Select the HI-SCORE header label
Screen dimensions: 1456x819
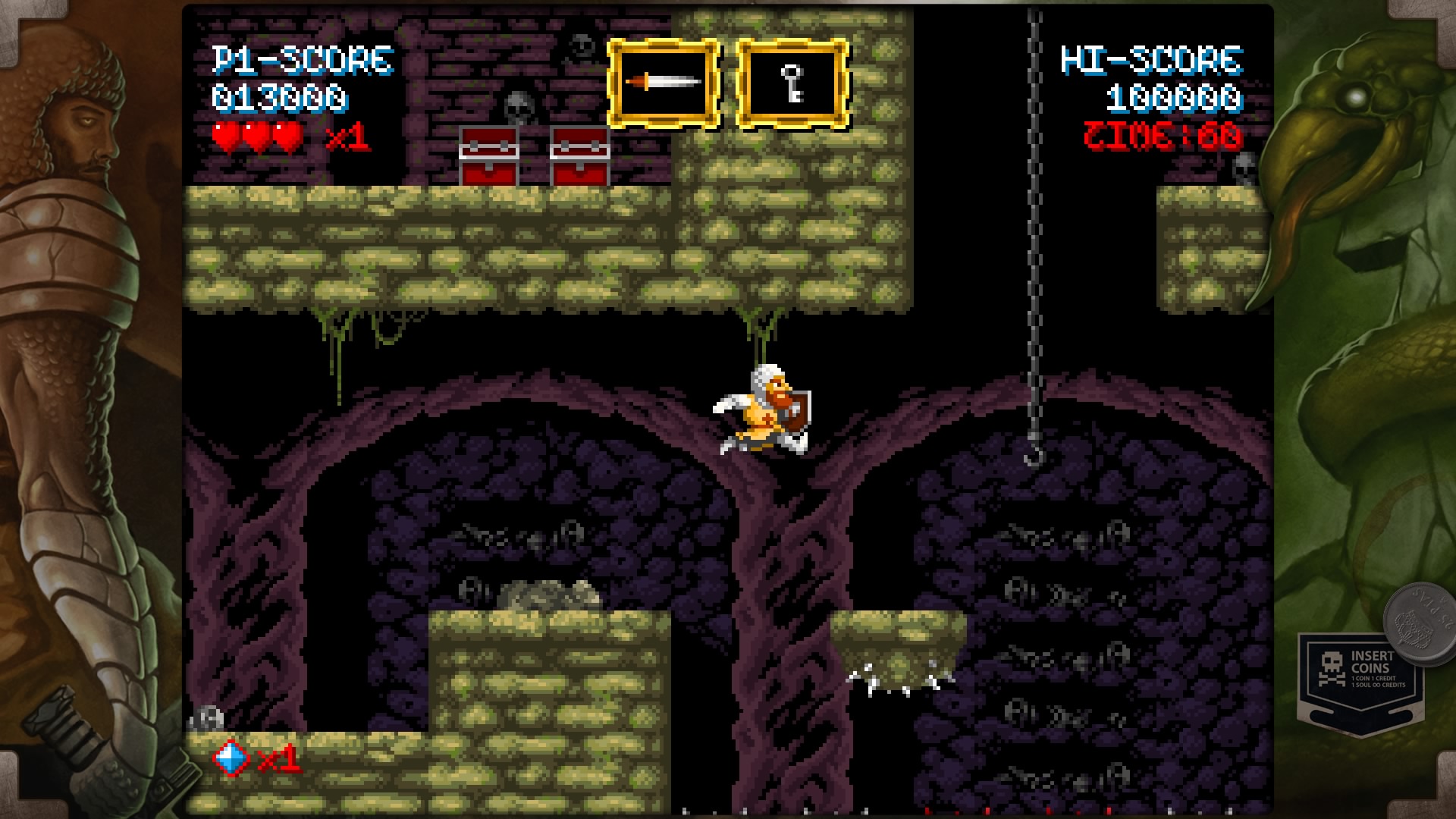click(1153, 61)
